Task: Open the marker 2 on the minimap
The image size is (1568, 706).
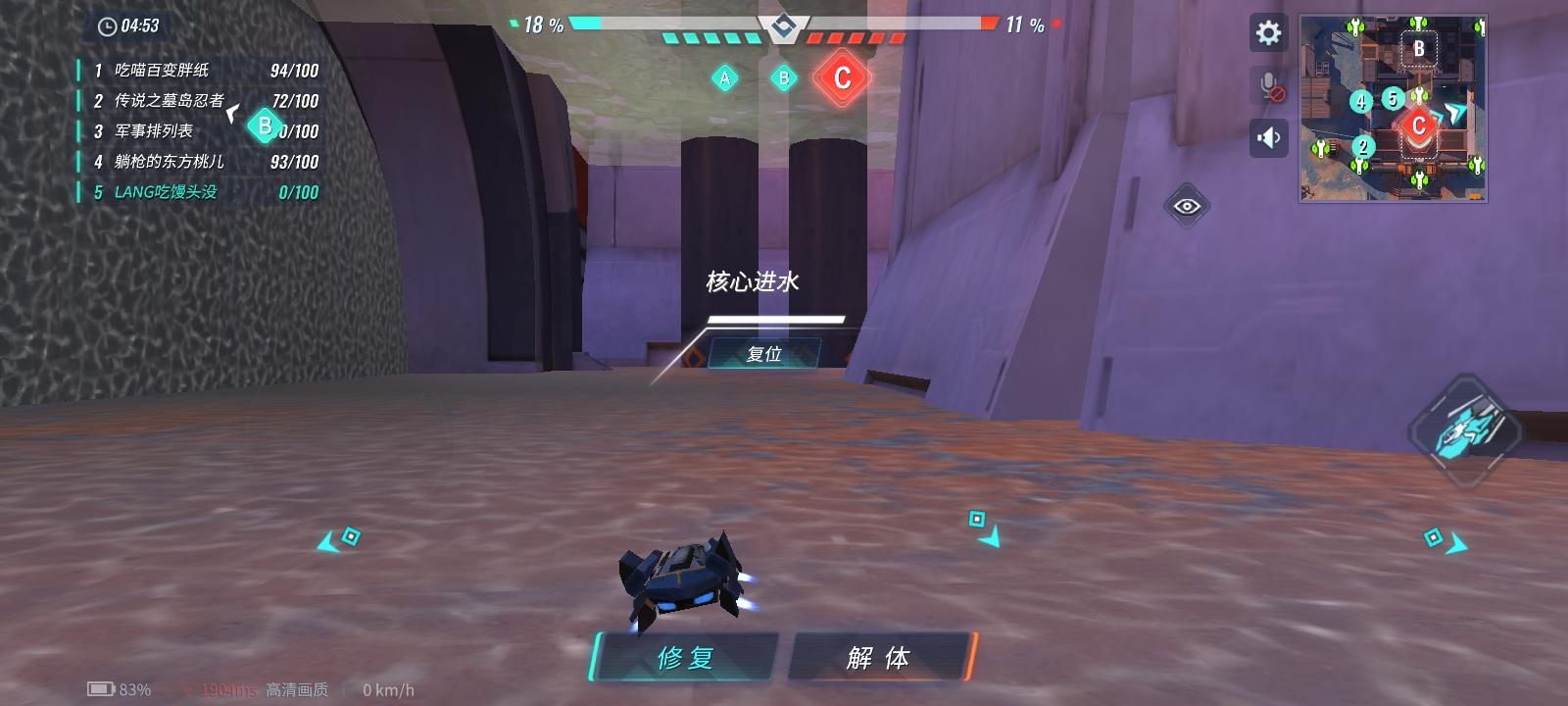Action: click(1361, 147)
